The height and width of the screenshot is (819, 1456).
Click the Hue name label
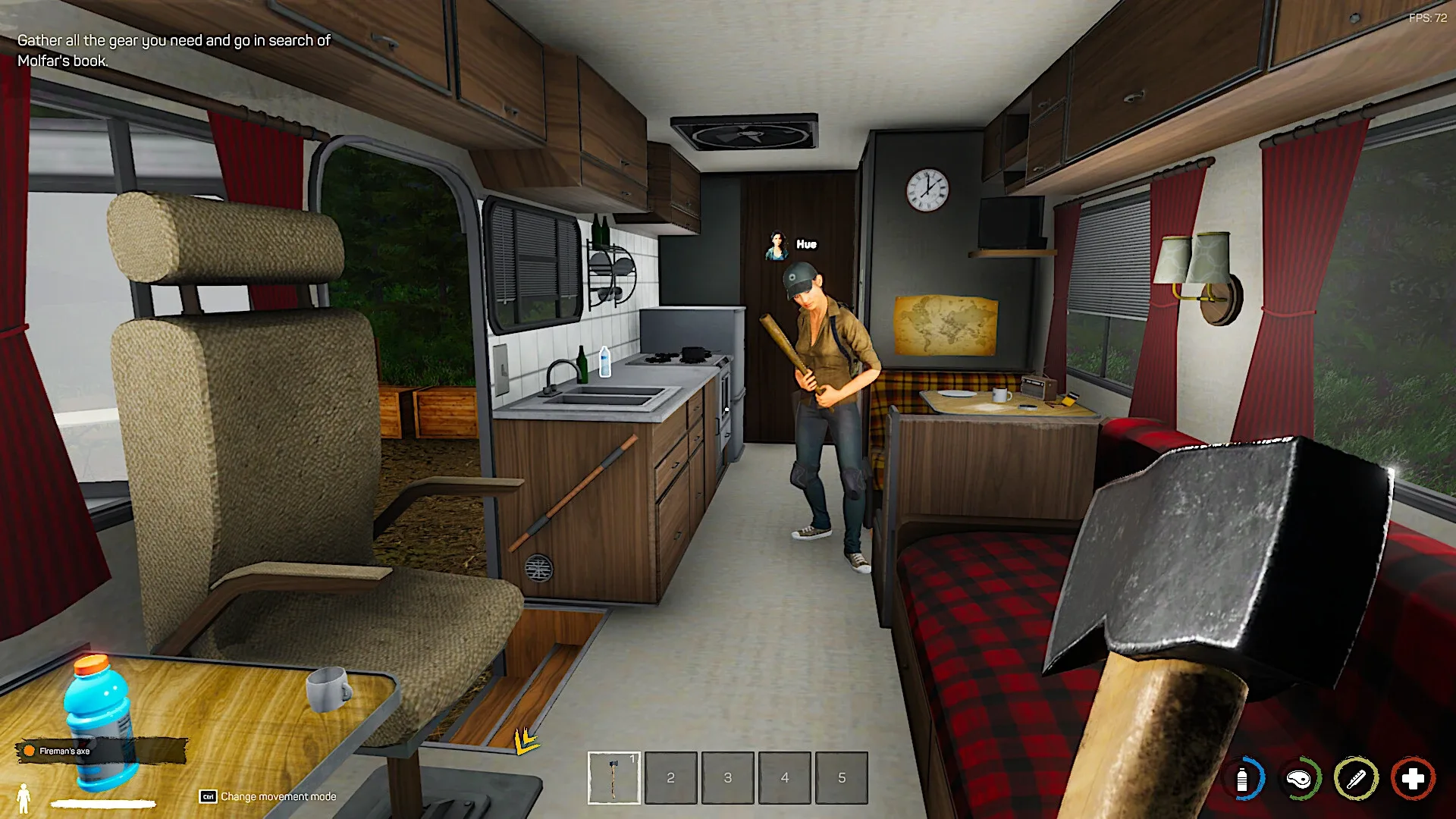807,243
